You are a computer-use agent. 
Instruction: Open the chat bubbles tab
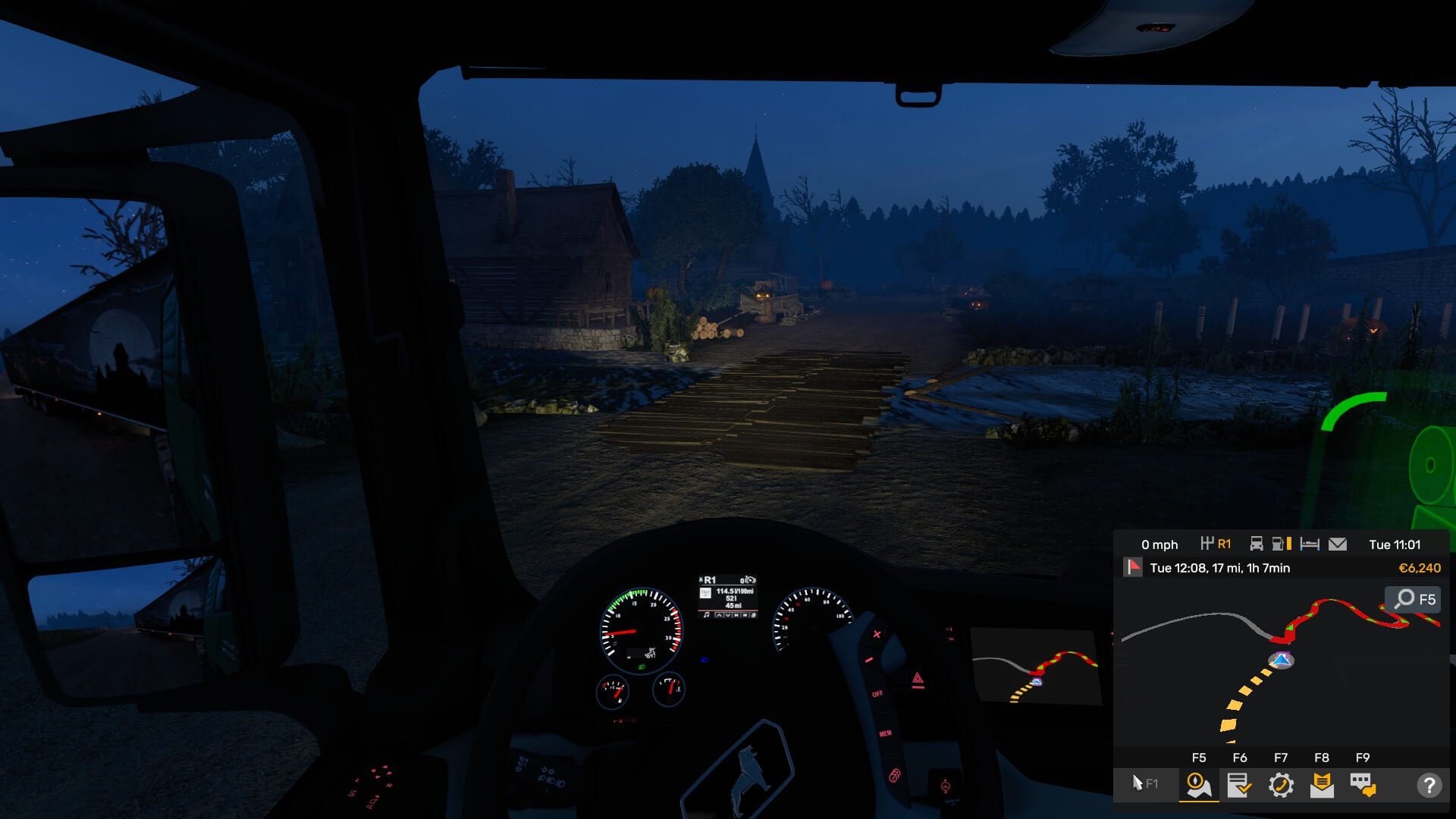pyautogui.click(x=1363, y=785)
